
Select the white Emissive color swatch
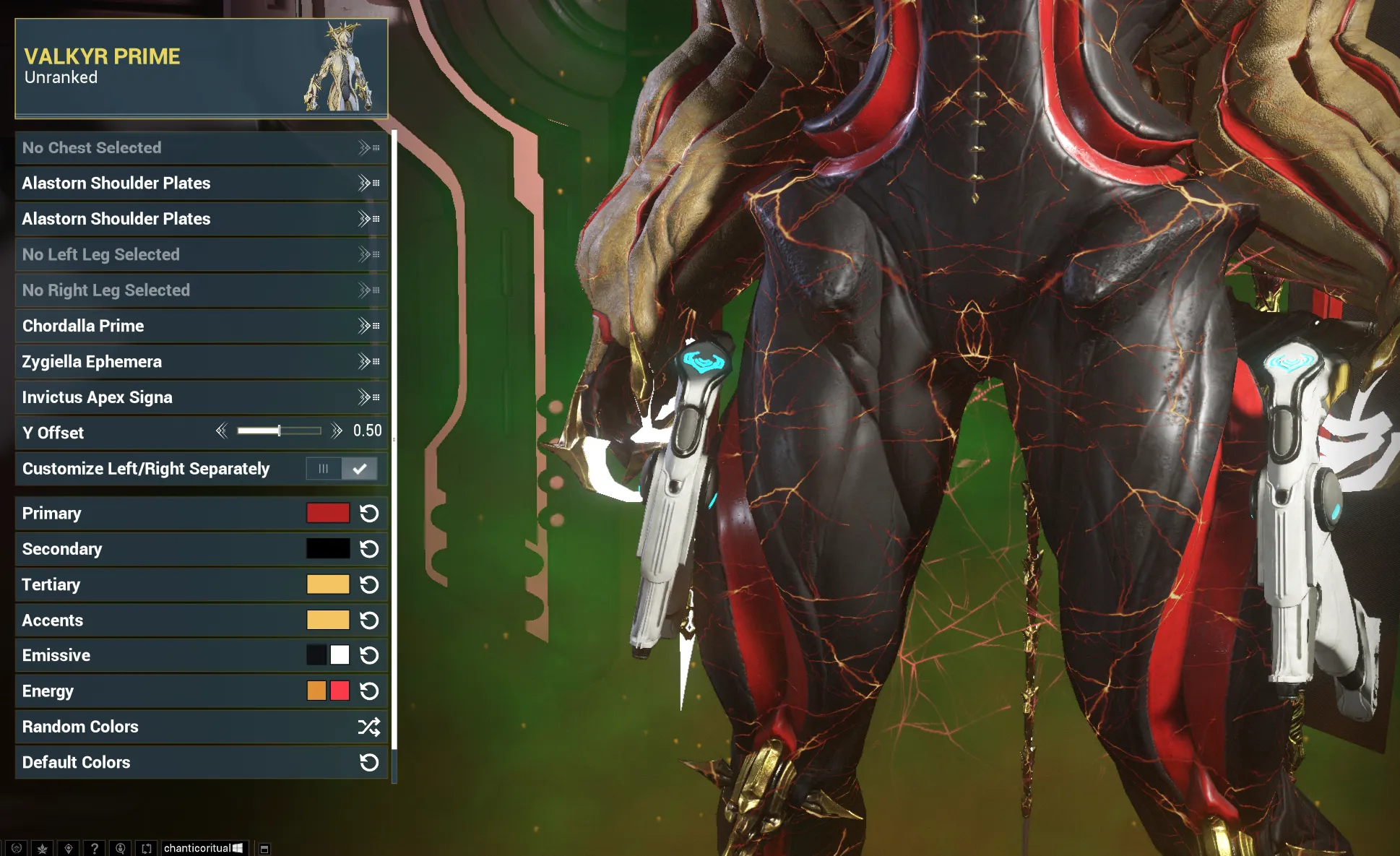(340, 655)
